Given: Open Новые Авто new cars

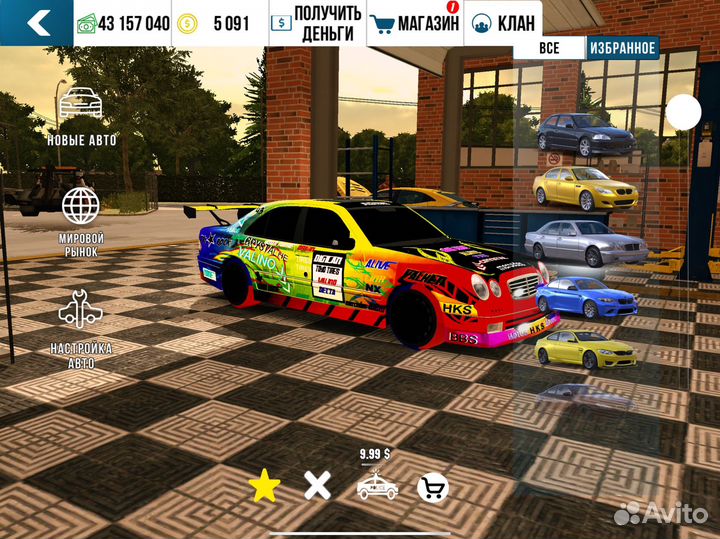Looking at the screenshot, I should pos(81,117).
